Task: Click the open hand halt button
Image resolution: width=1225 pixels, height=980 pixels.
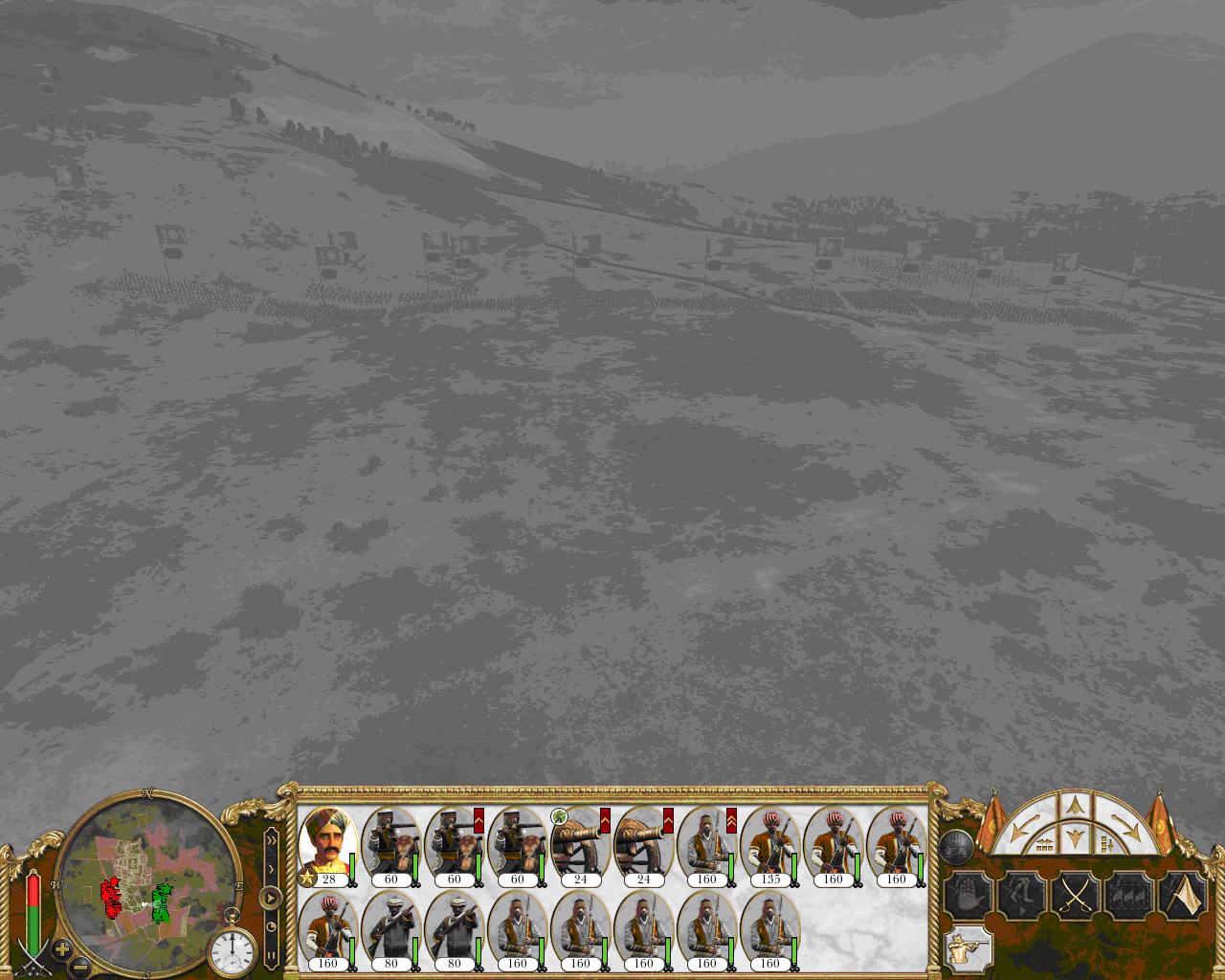Action: point(967,897)
